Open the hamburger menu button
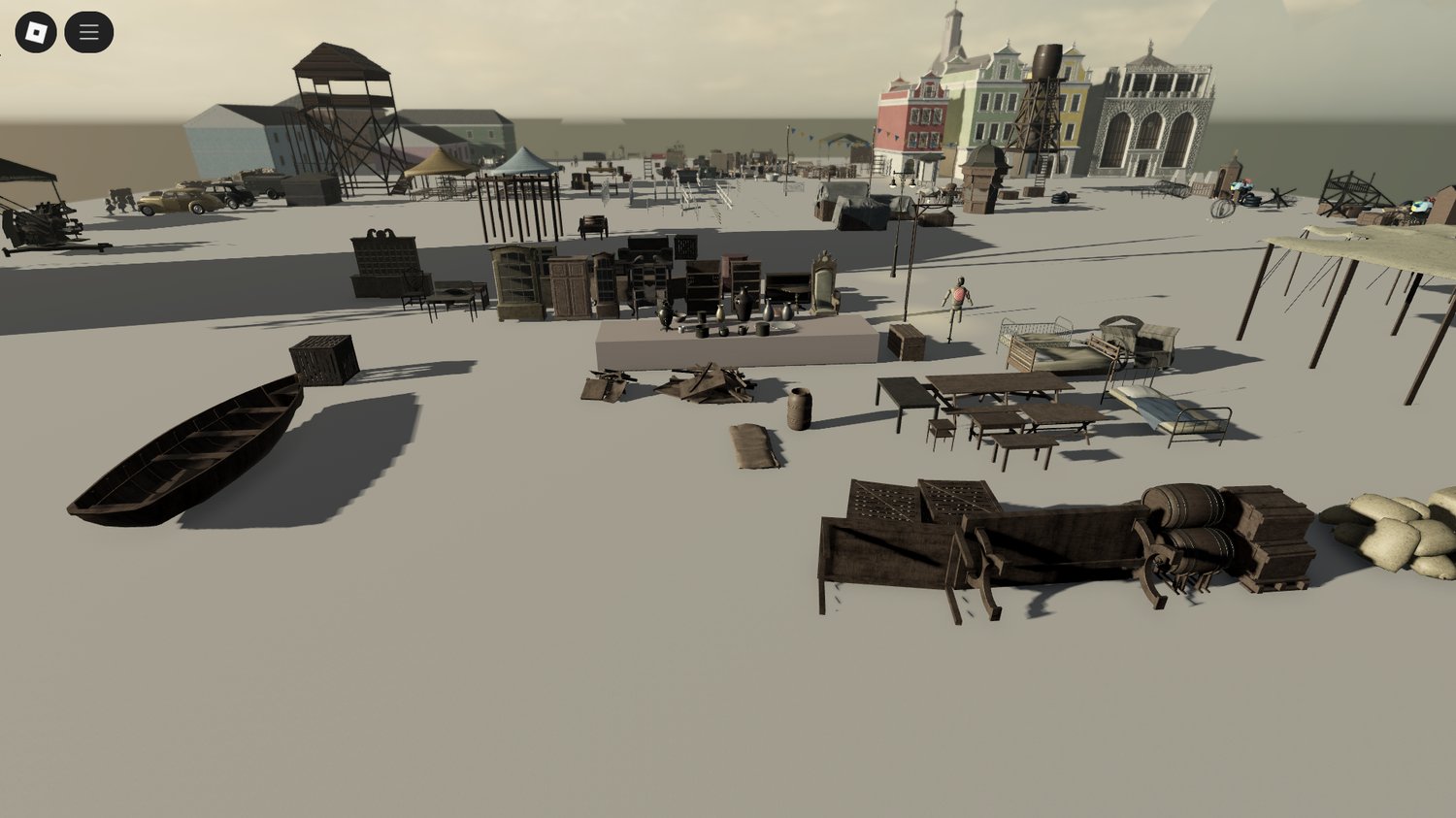Viewport: 1456px width, 818px height. [x=88, y=30]
